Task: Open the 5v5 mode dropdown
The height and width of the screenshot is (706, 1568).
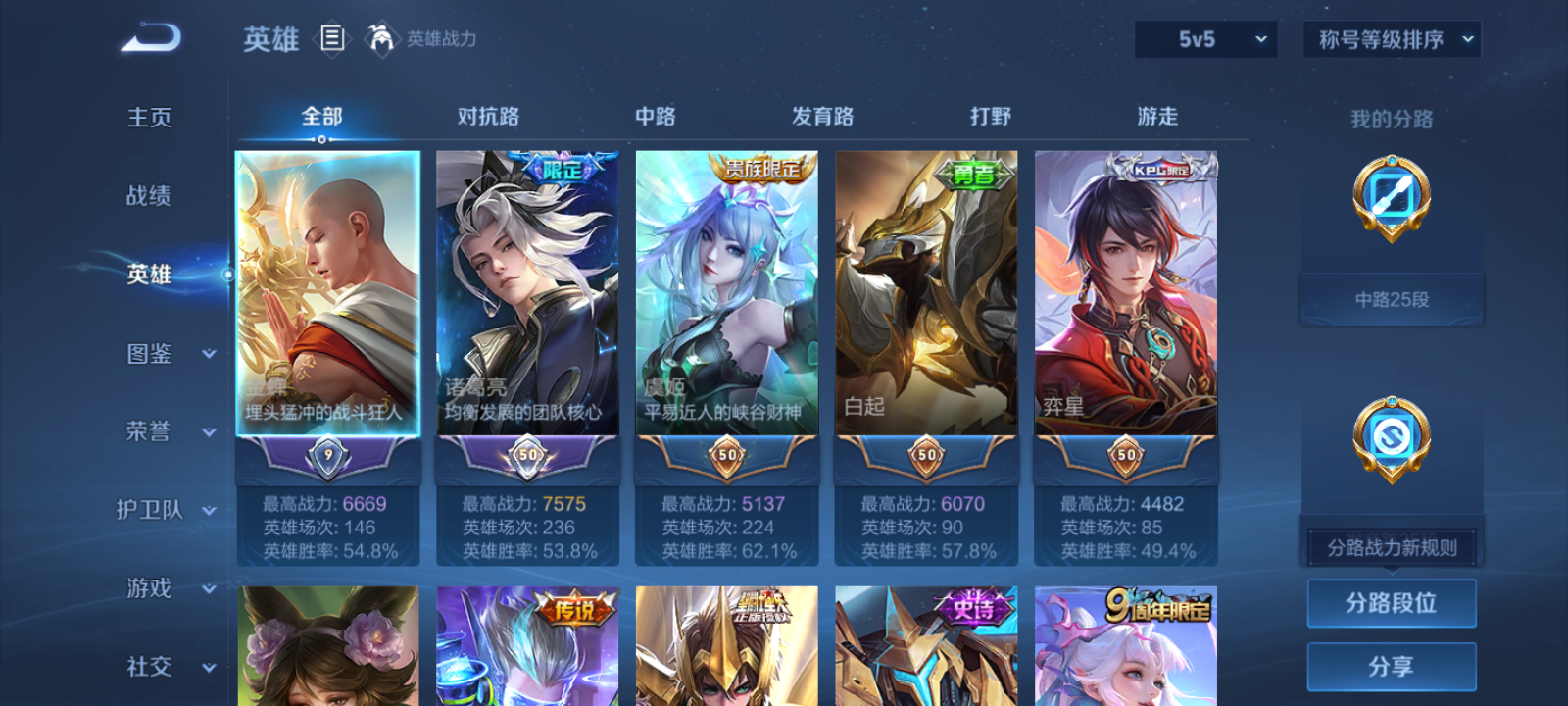Action: point(1205,40)
